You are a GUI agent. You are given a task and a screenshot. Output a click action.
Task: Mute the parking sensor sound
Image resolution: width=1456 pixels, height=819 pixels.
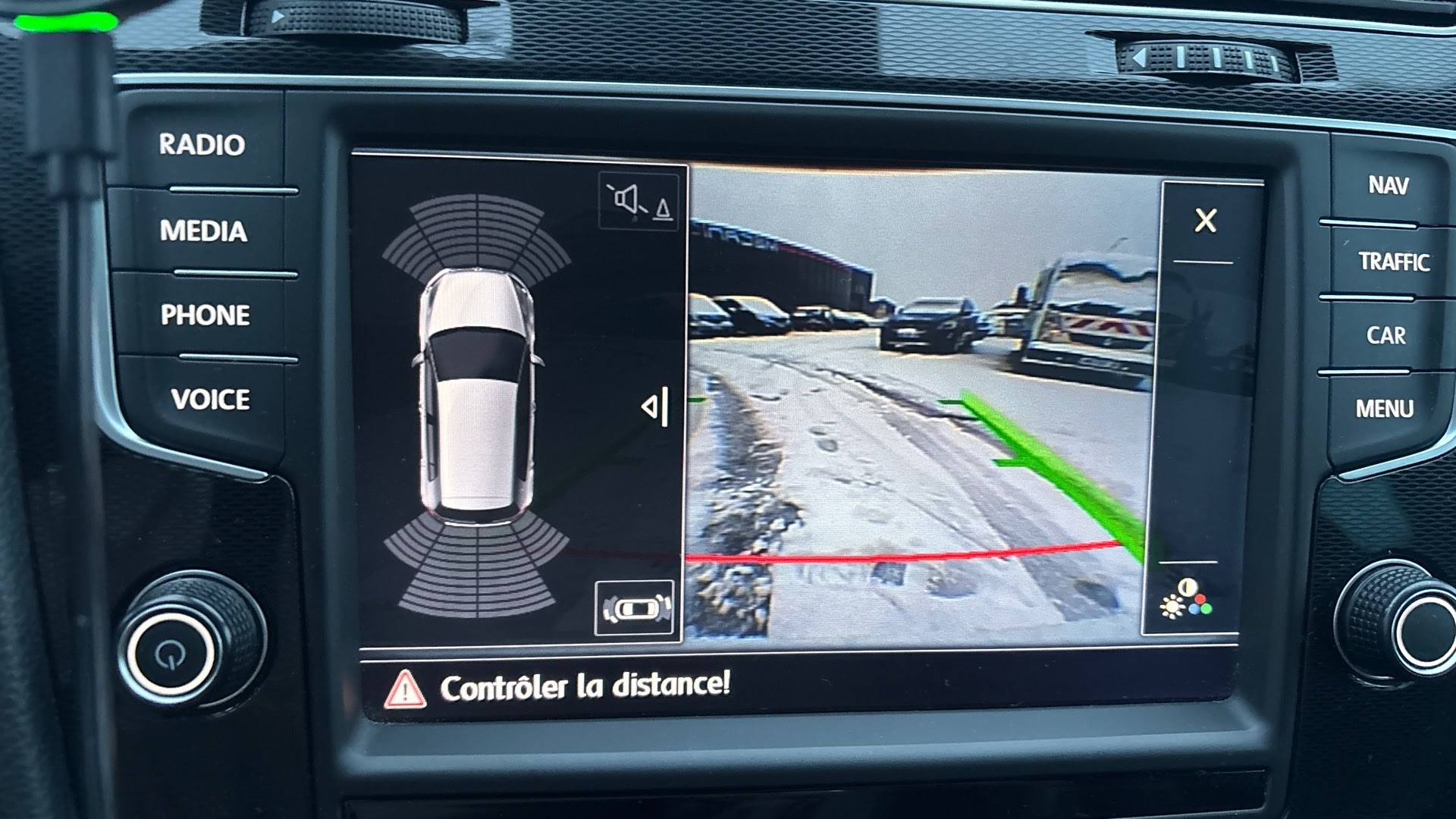(639, 202)
